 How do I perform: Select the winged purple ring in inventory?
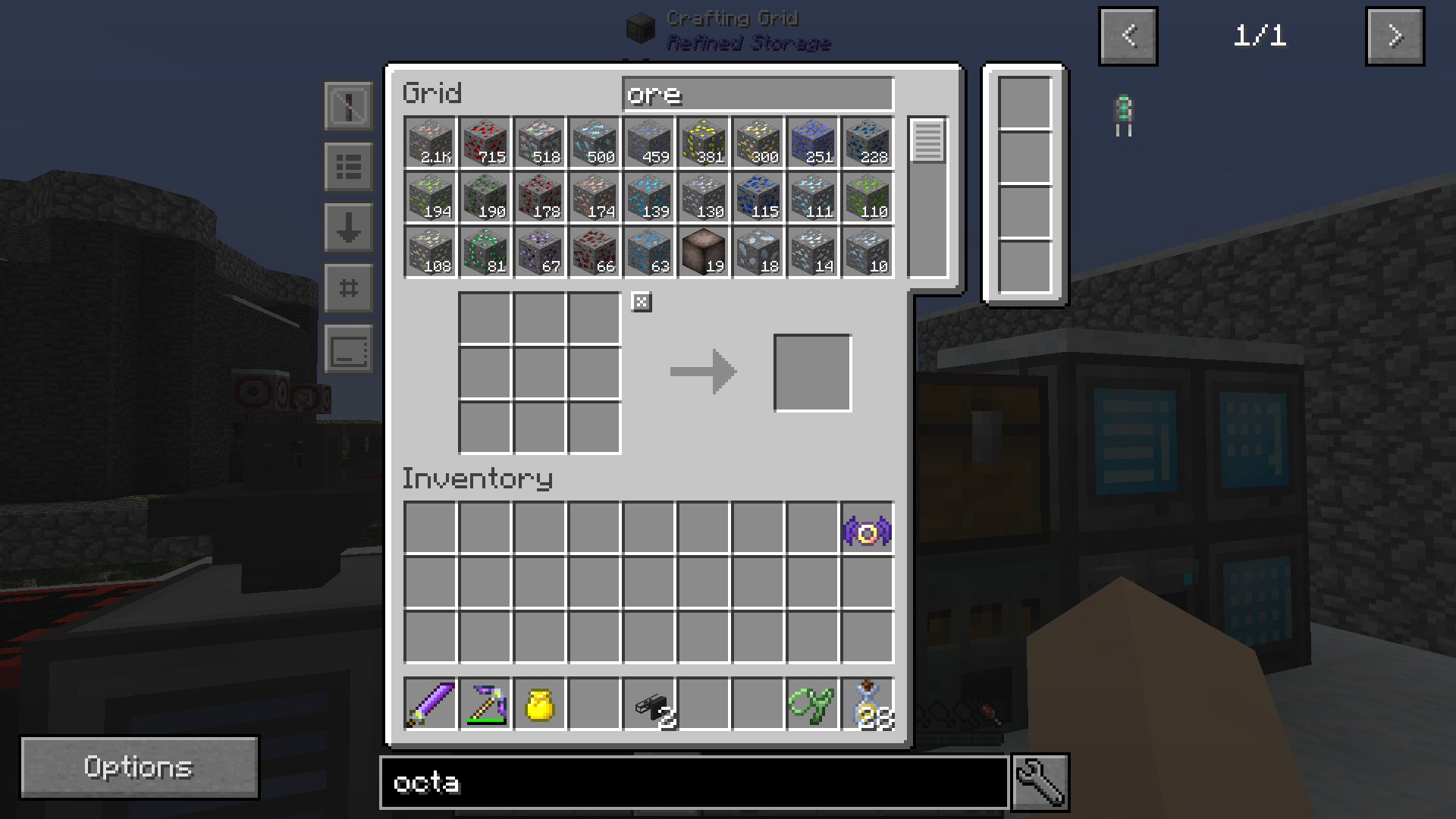pos(867,531)
